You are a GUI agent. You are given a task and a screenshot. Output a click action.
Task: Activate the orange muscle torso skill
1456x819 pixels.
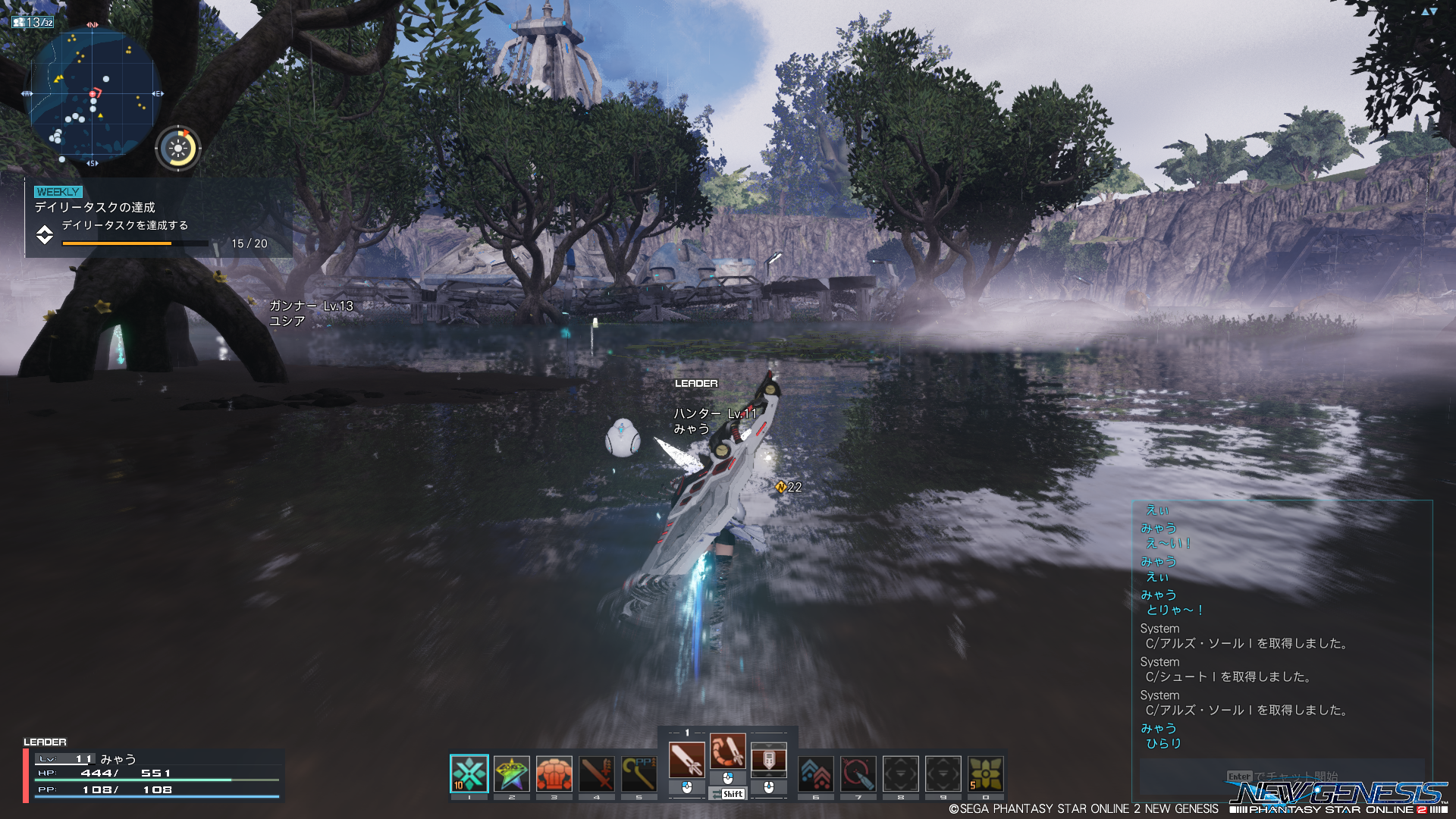coord(554,773)
